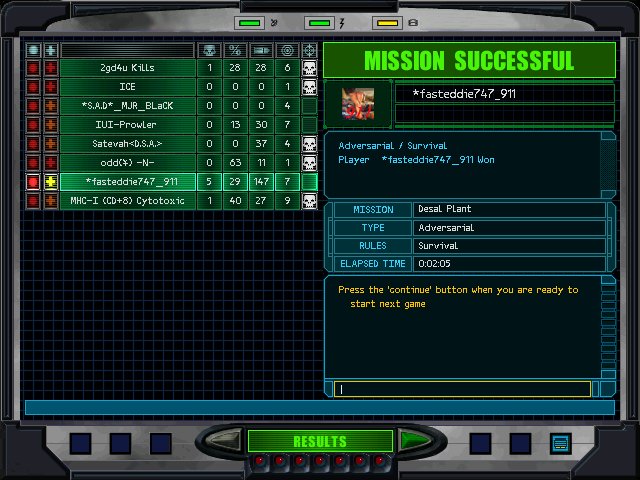
Task: Select the player row named ICE
Action: point(127,87)
